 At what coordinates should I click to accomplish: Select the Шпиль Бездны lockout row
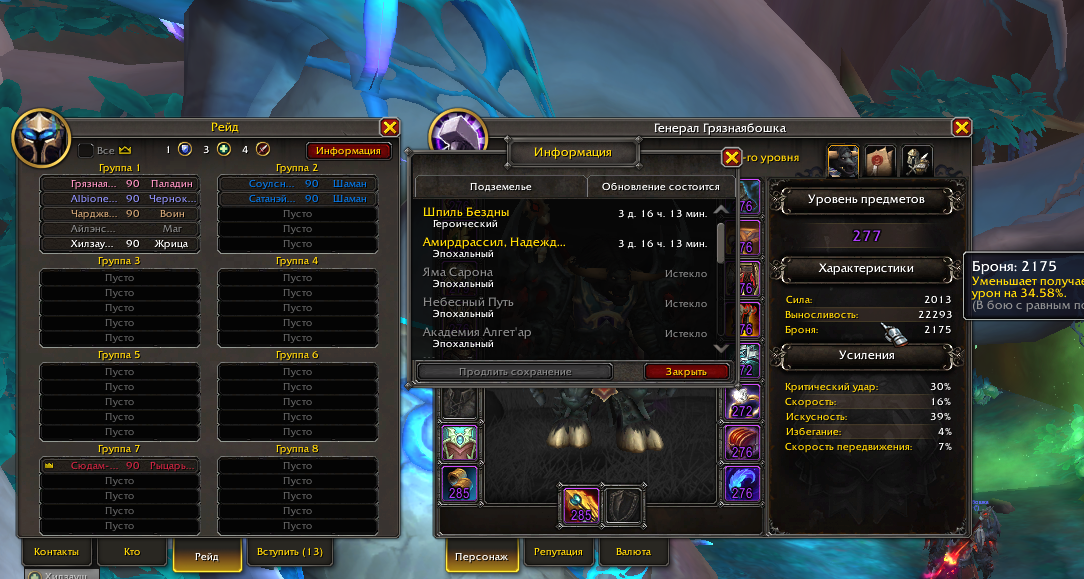[x=565, y=218]
